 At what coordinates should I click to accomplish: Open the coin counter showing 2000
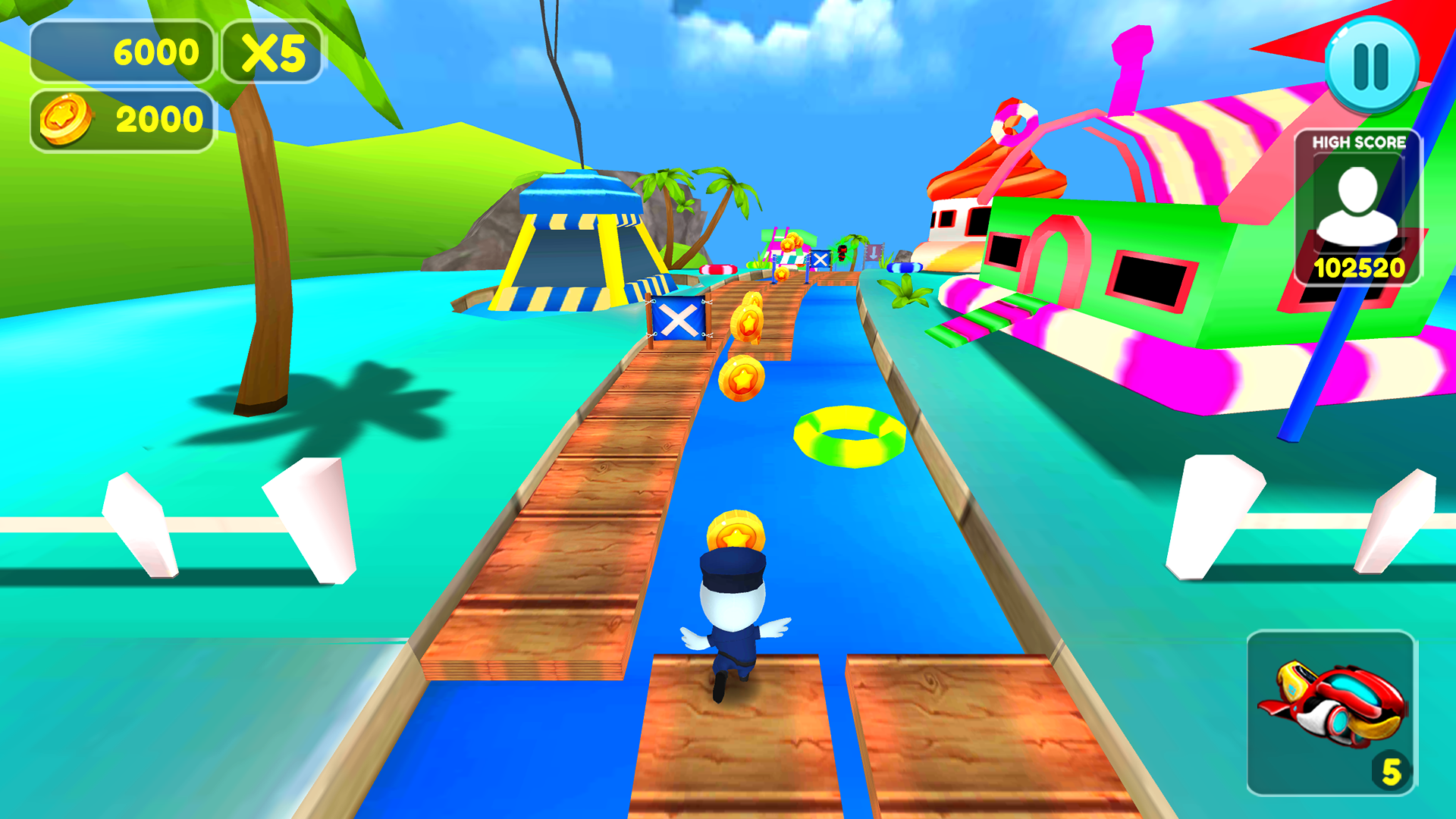click(121, 118)
